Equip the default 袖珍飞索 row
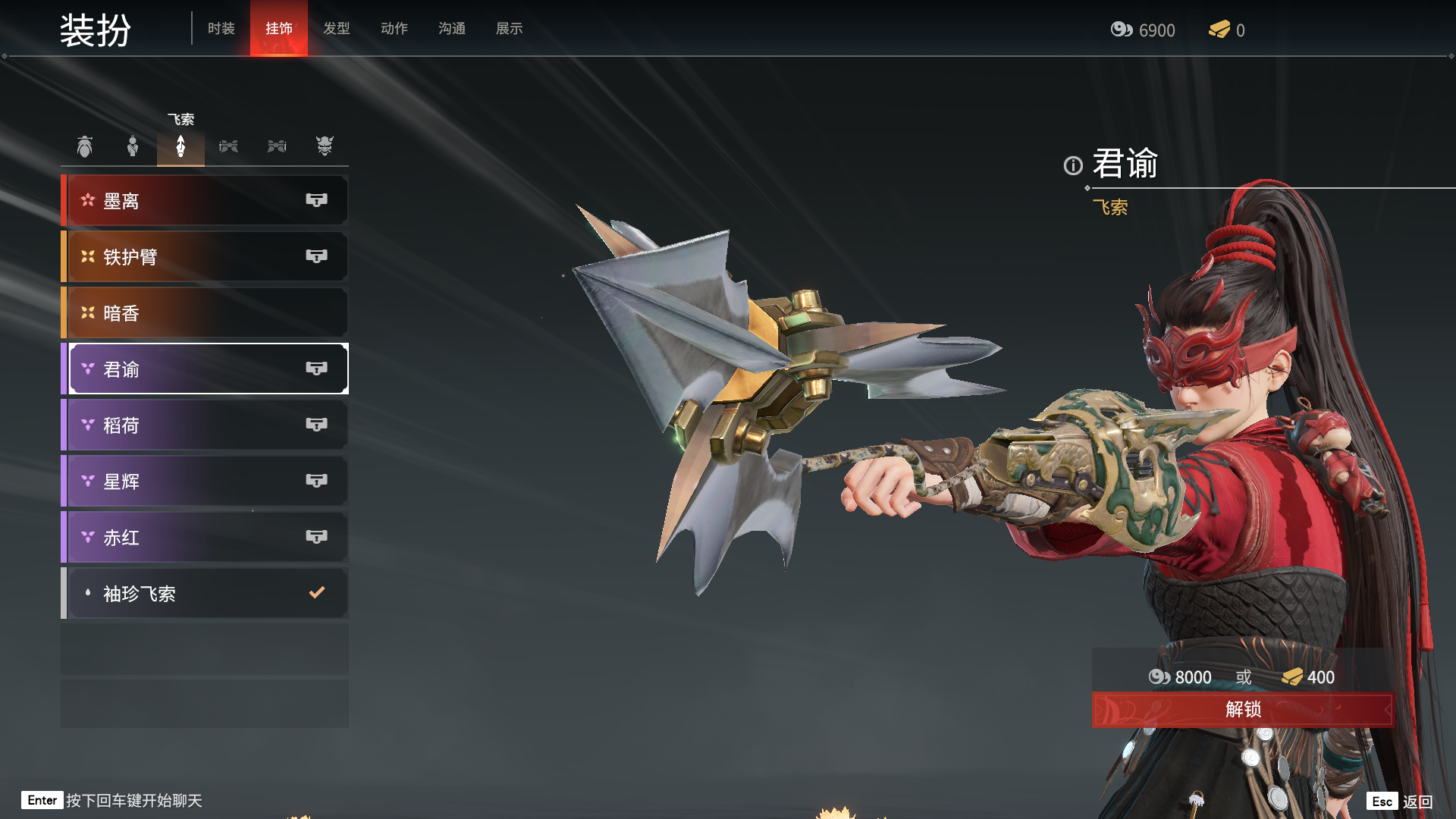Screen dimensions: 1456x819 205,594
